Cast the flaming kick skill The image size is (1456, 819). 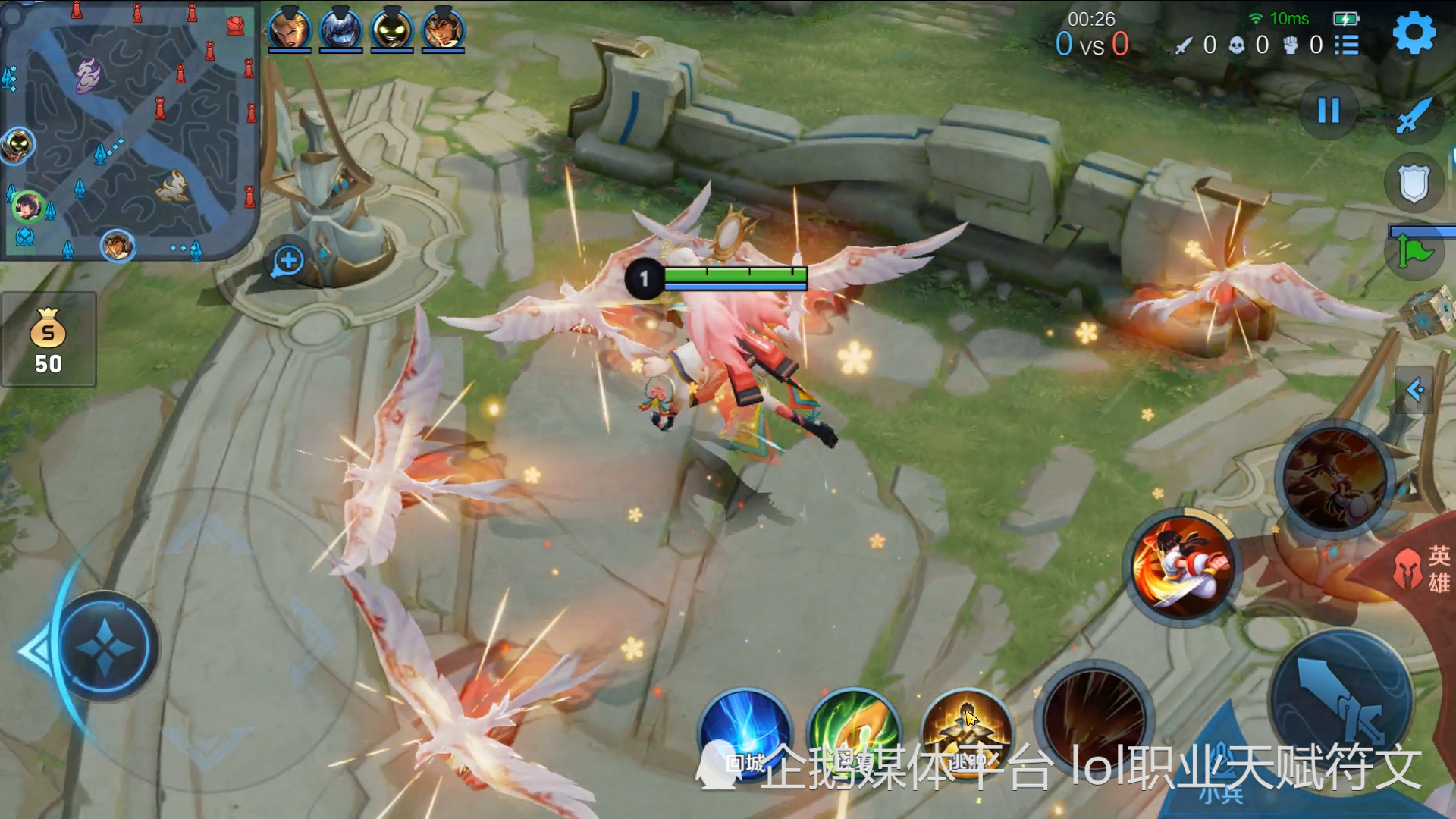tap(1181, 565)
